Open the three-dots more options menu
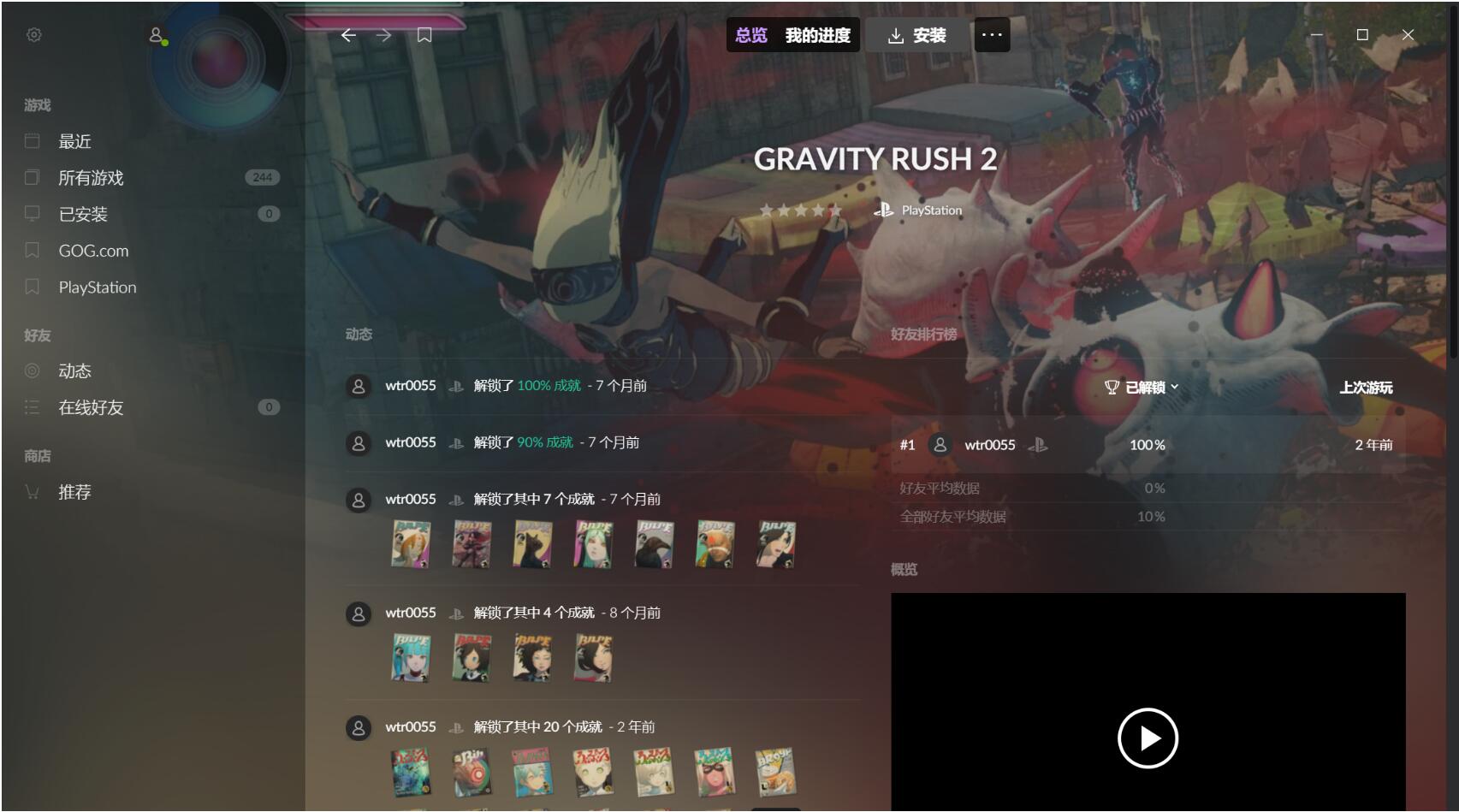Viewport: 1459px width, 812px height. (x=992, y=35)
